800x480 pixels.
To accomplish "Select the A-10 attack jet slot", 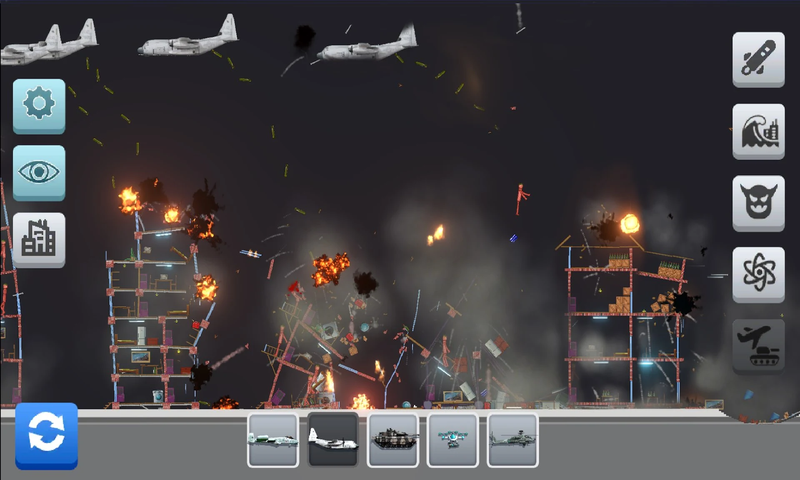I will (x=273, y=439).
